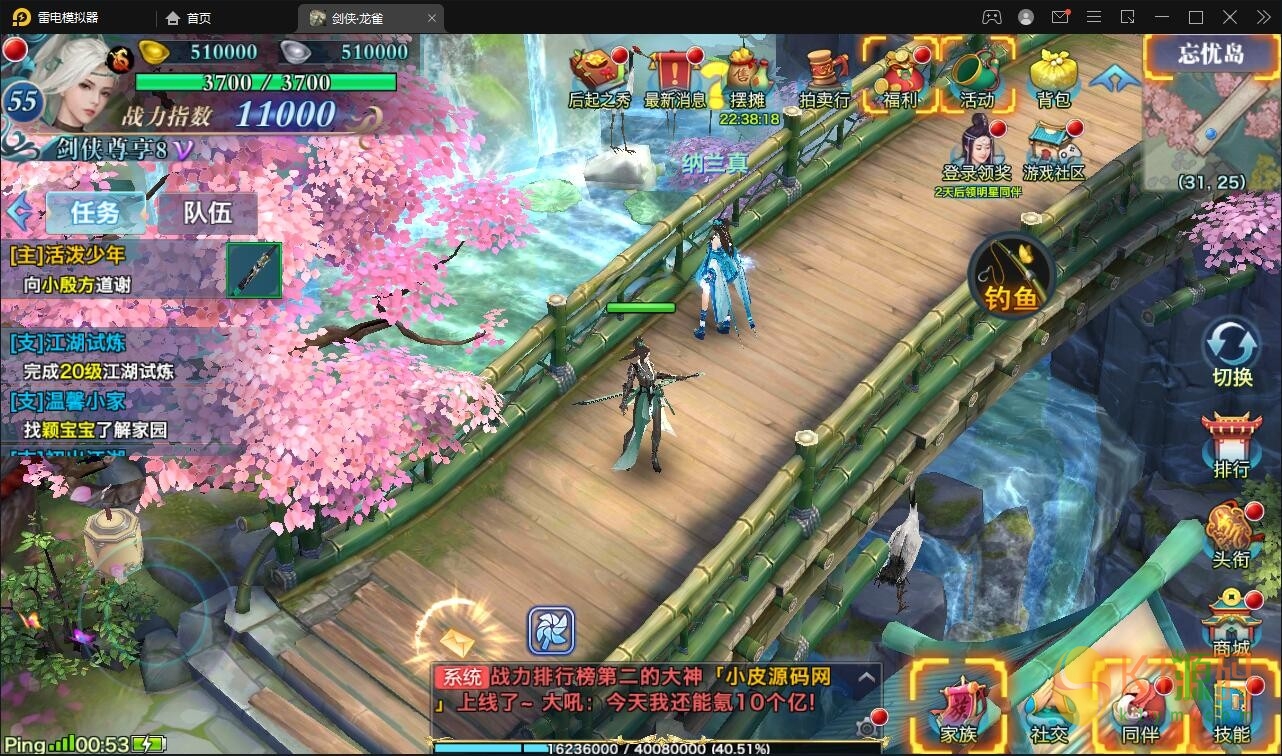
Task: Open the 头衔 title menu
Action: 1231,533
